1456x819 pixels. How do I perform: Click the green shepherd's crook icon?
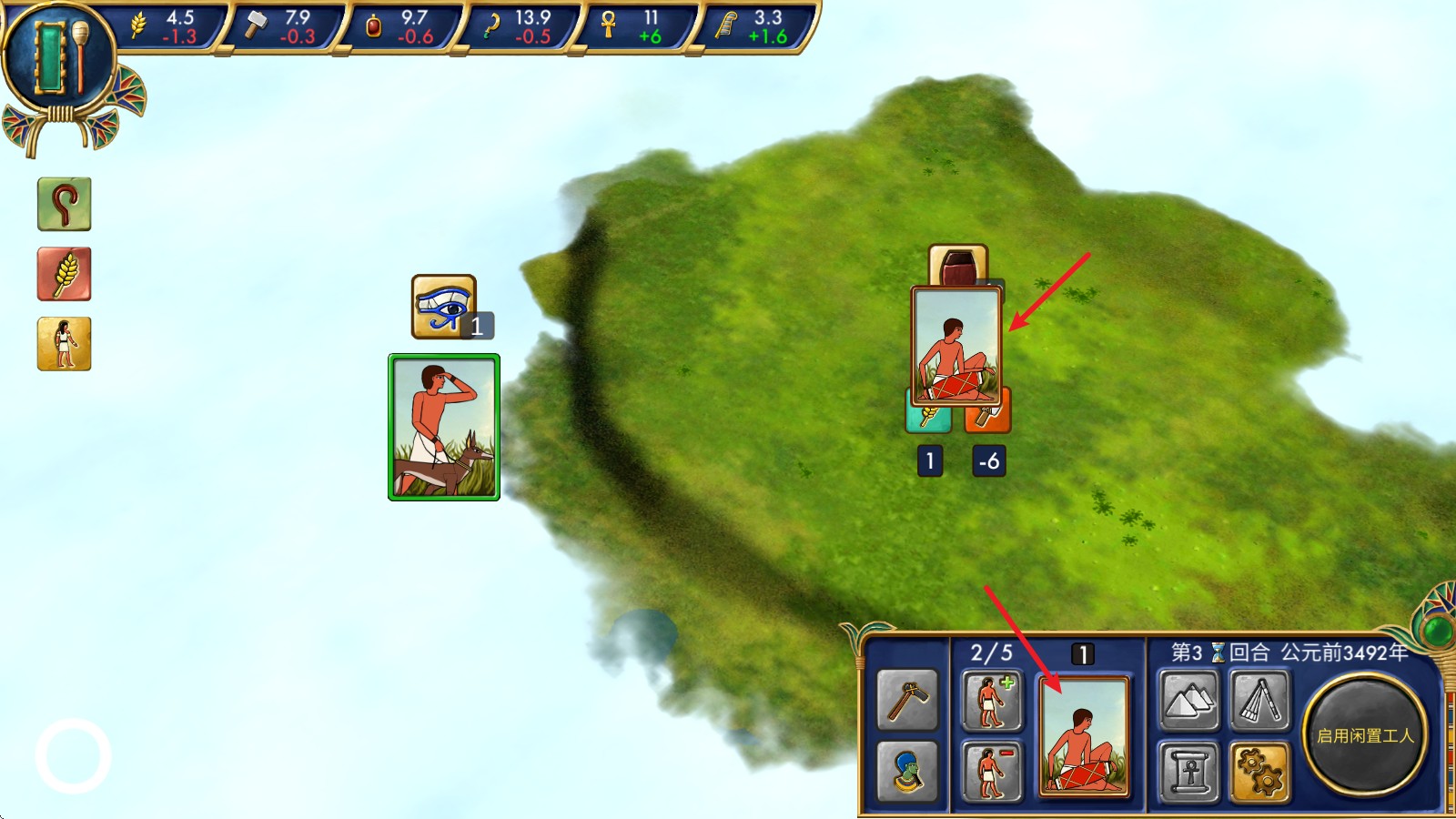point(64,204)
